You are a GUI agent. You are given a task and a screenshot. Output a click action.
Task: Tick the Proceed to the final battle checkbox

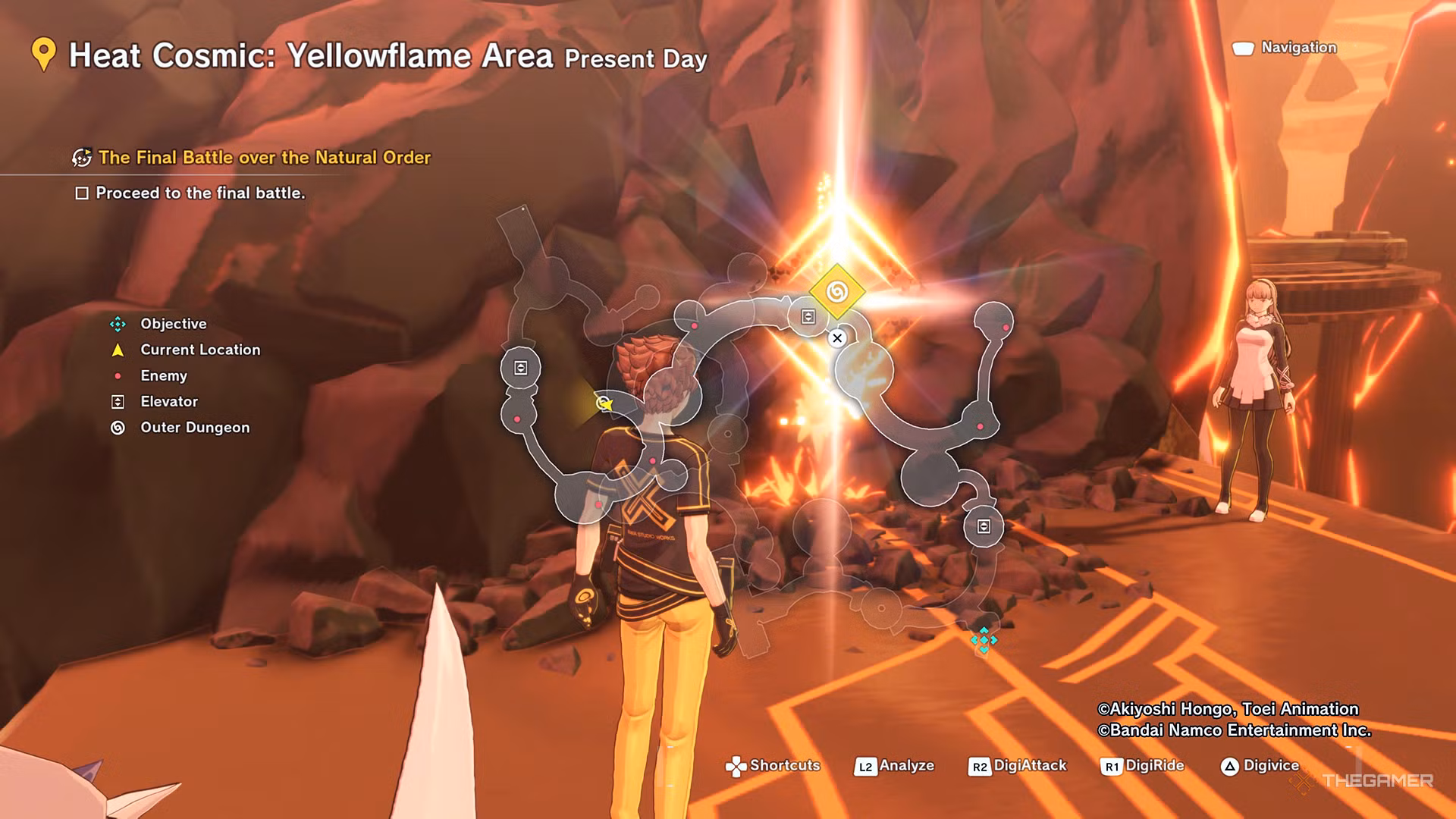tap(82, 193)
